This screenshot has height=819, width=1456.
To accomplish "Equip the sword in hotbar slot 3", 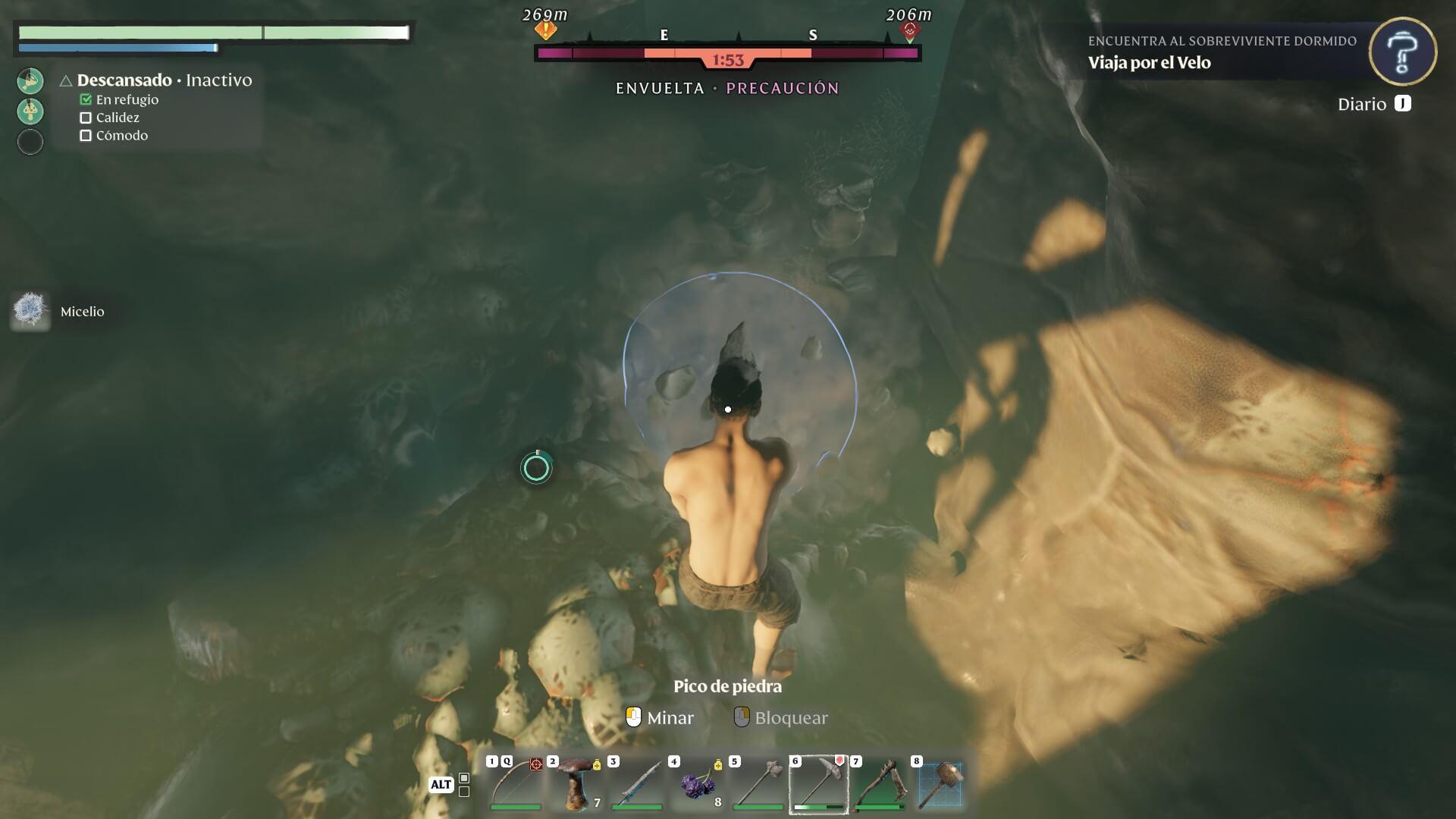I will 637,784.
